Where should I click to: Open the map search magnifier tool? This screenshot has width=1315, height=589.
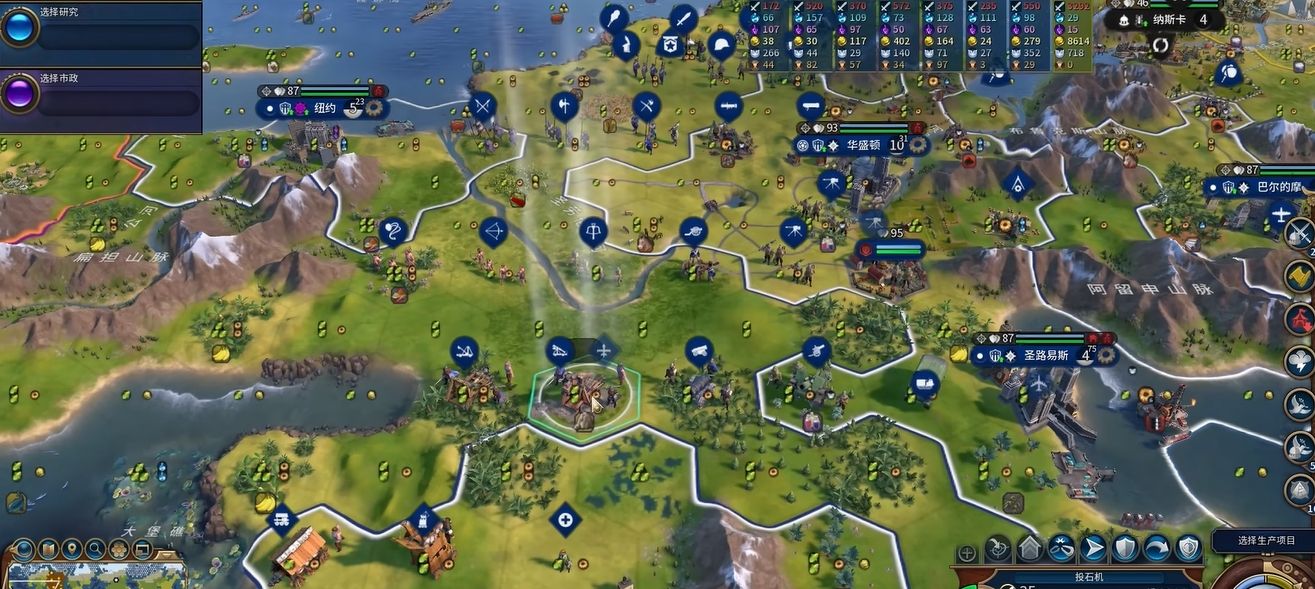[x=95, y=549]
